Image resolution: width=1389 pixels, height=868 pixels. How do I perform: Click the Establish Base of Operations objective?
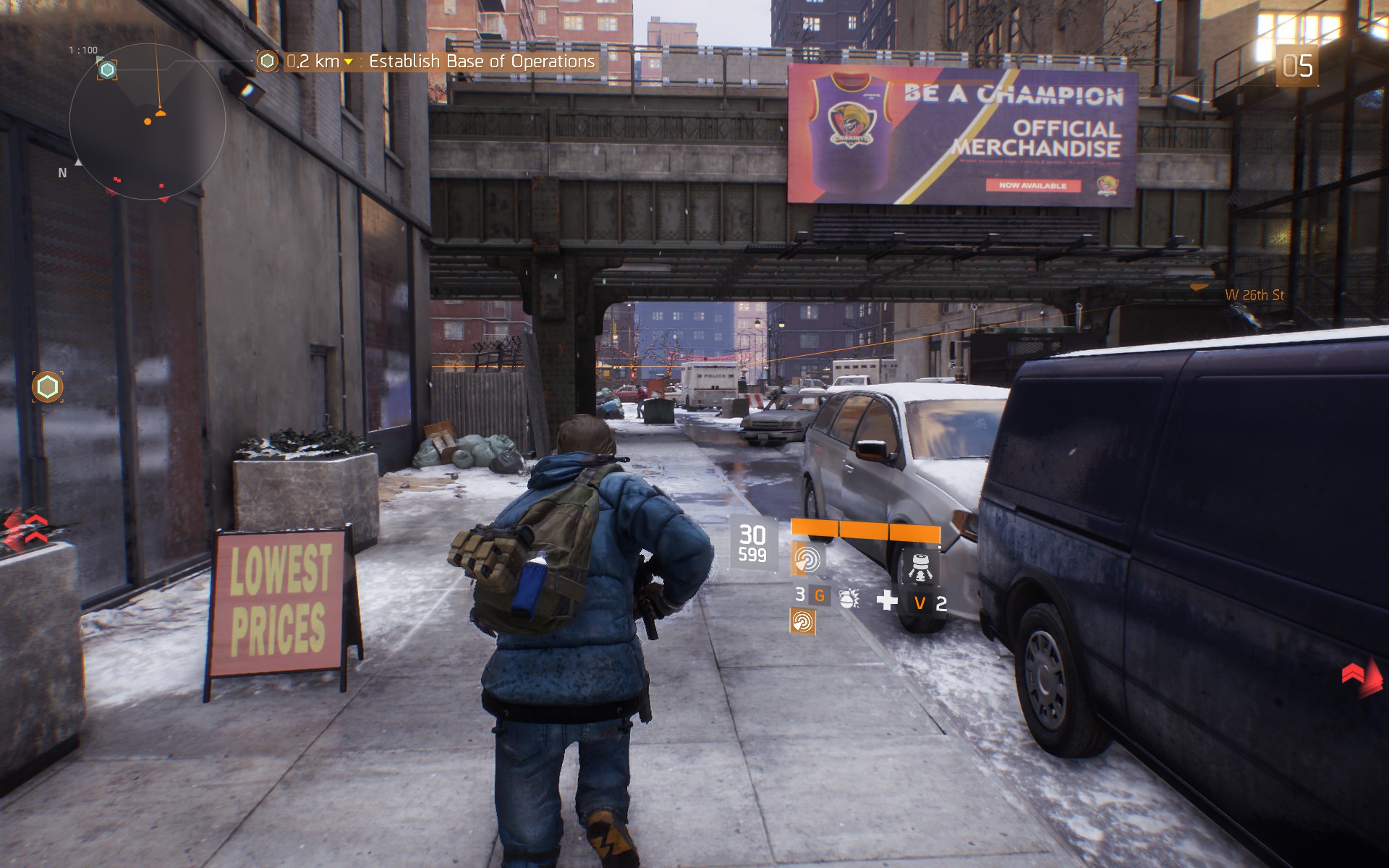pos(481,61)
